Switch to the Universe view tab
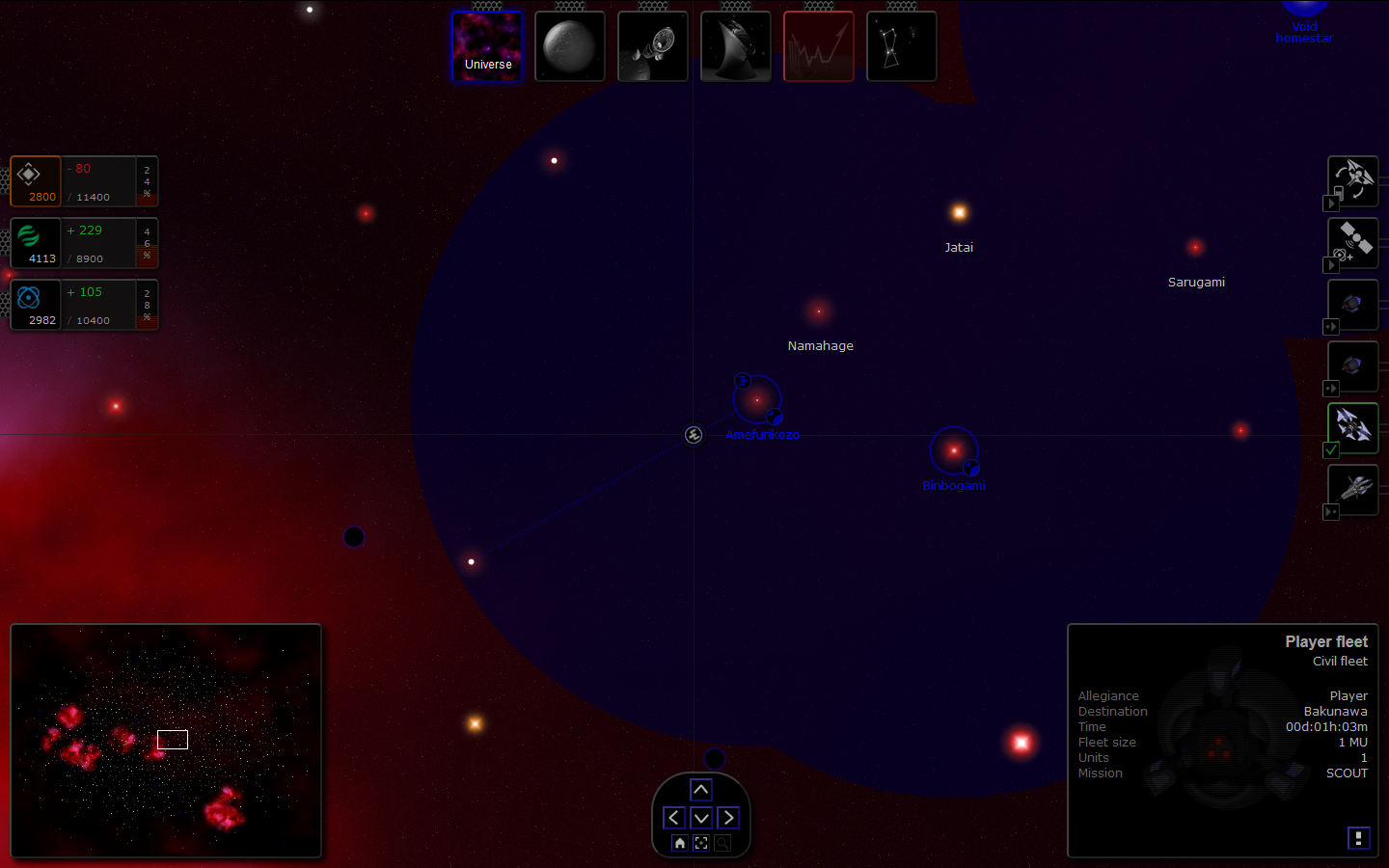The image size is (1389, 868). point(487,45)
